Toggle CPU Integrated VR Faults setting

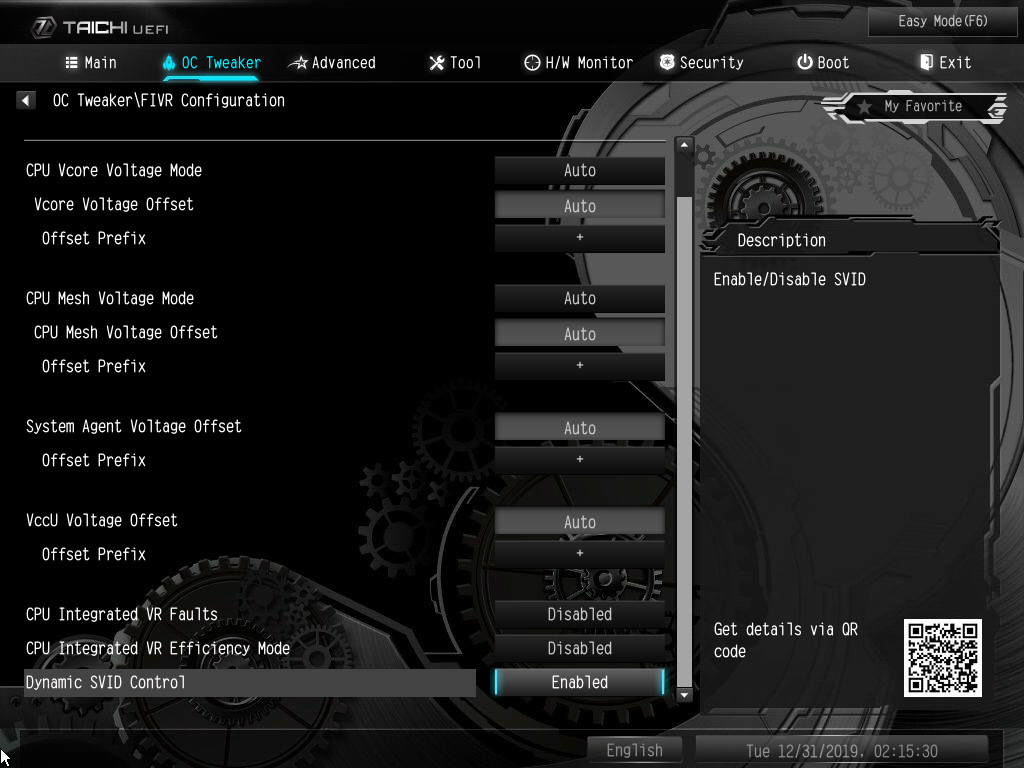pyautogui.click(x=580, y=615)
